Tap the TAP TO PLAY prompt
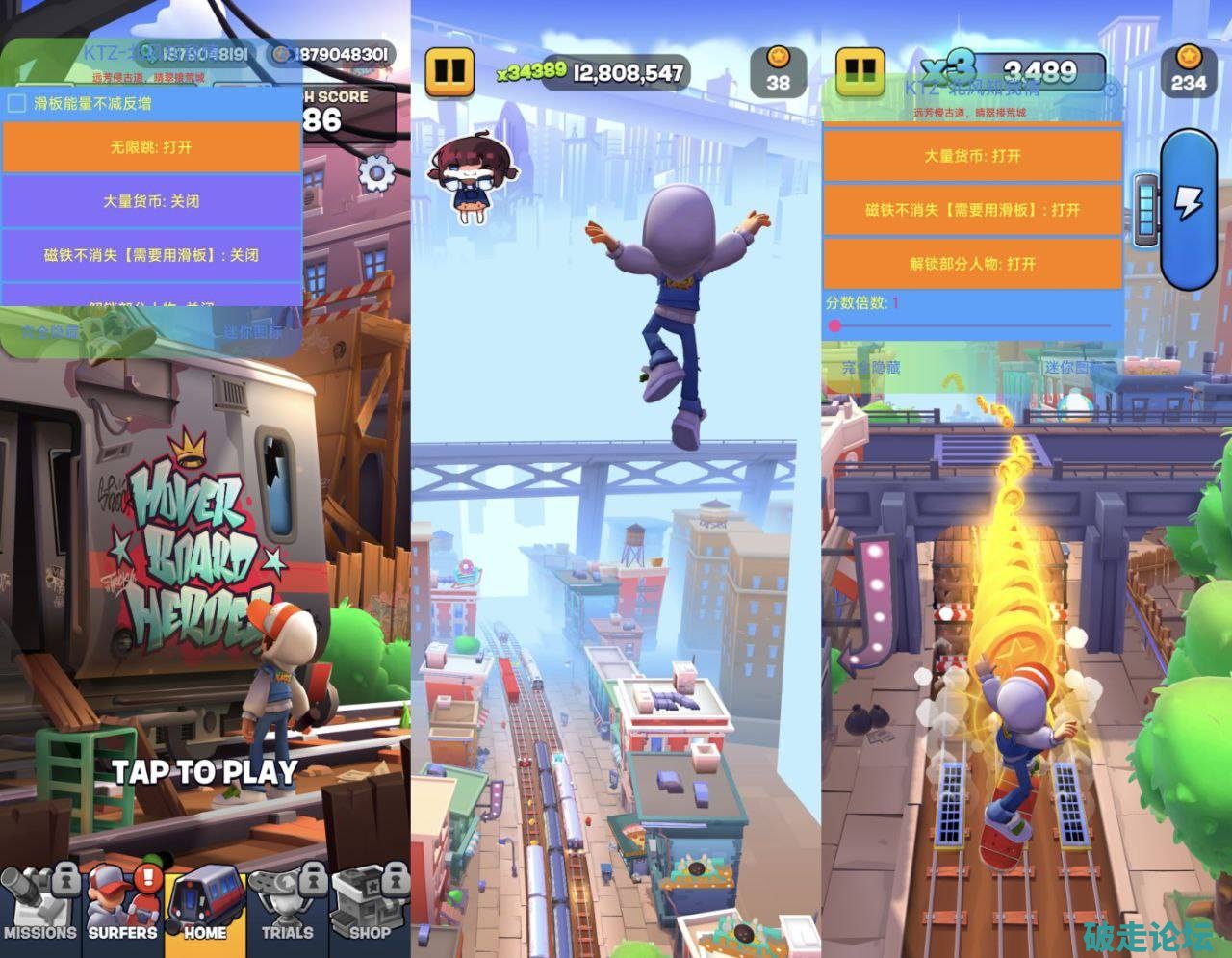 pos(204,771)
